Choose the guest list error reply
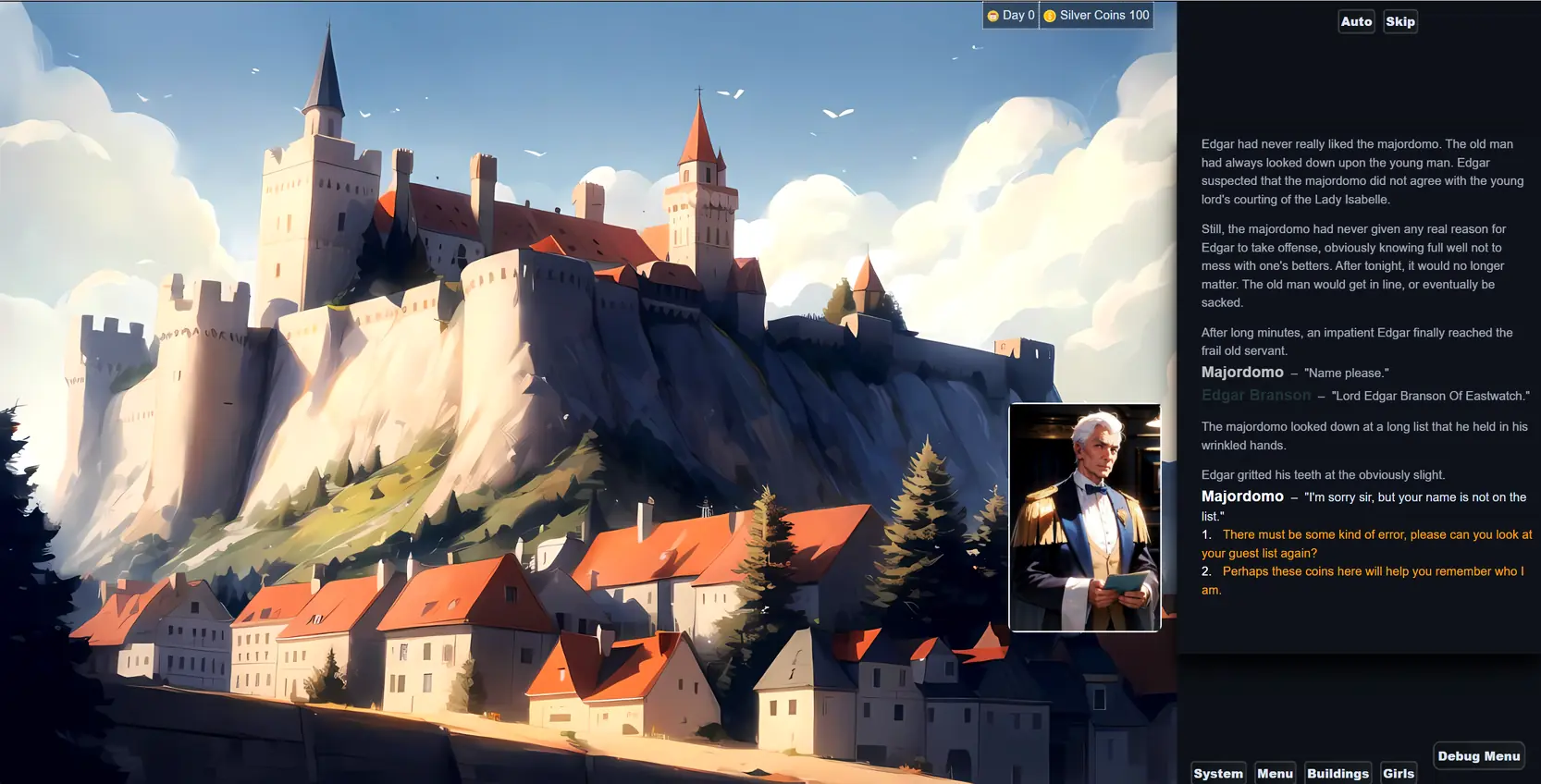This screenshot has width=1541, height=784. coord(1366,544)
